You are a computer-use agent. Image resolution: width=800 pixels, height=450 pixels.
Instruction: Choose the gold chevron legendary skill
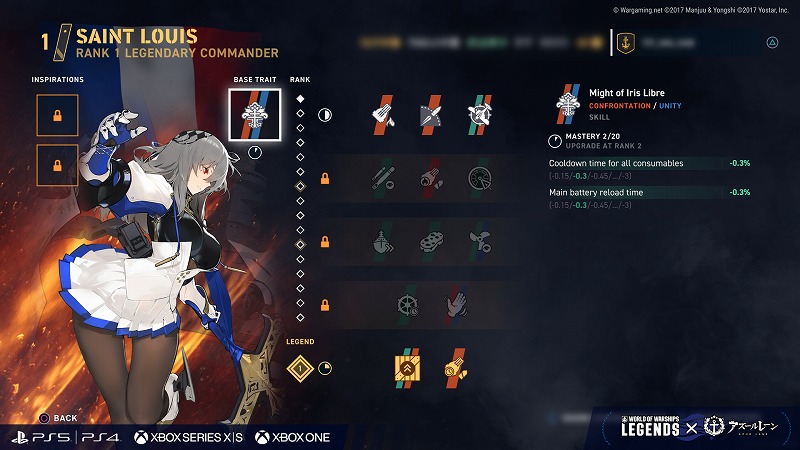(407, 369)
